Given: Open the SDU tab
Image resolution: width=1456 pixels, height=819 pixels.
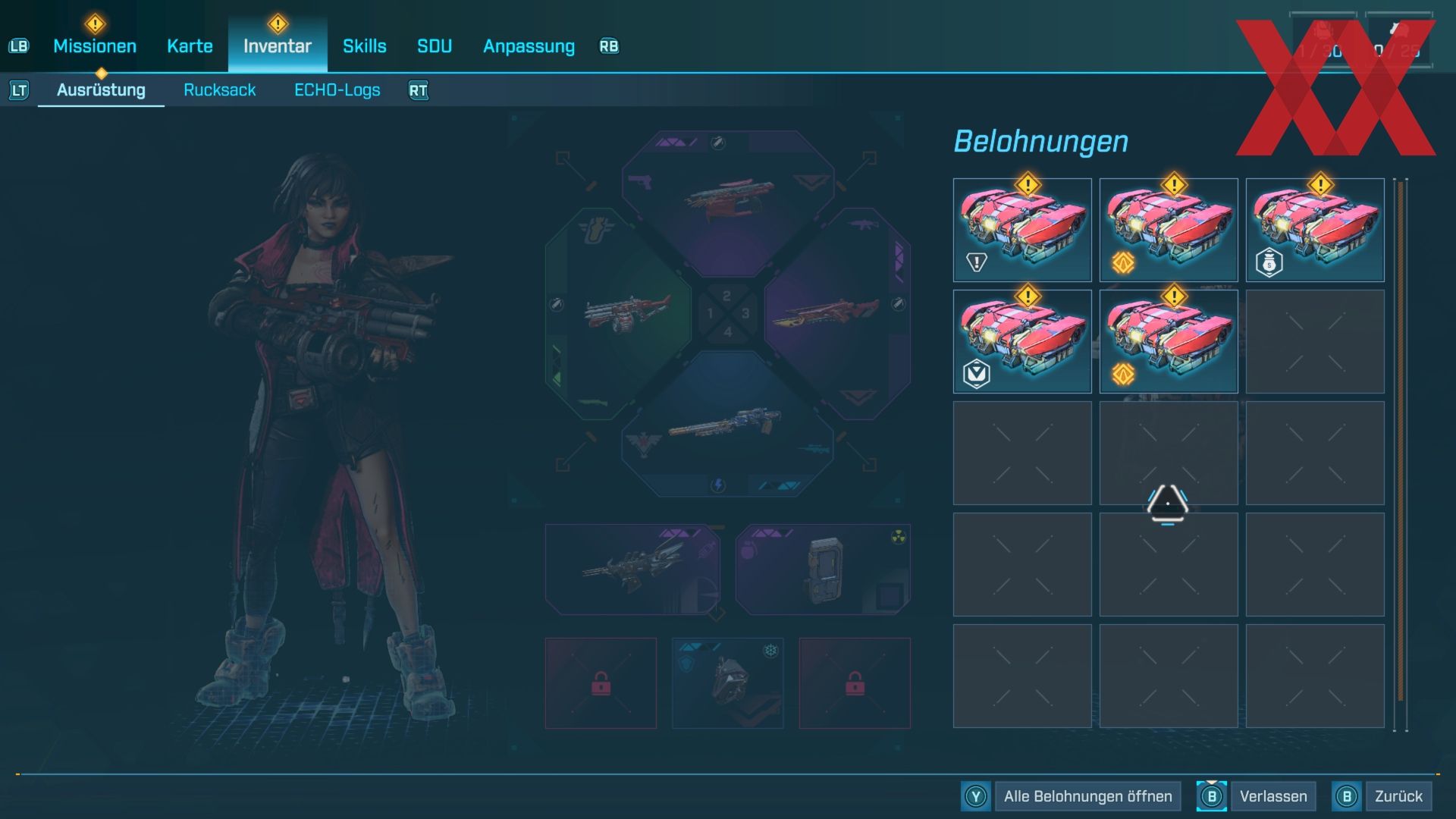Looking at the screenshot, I should point(435,46).
